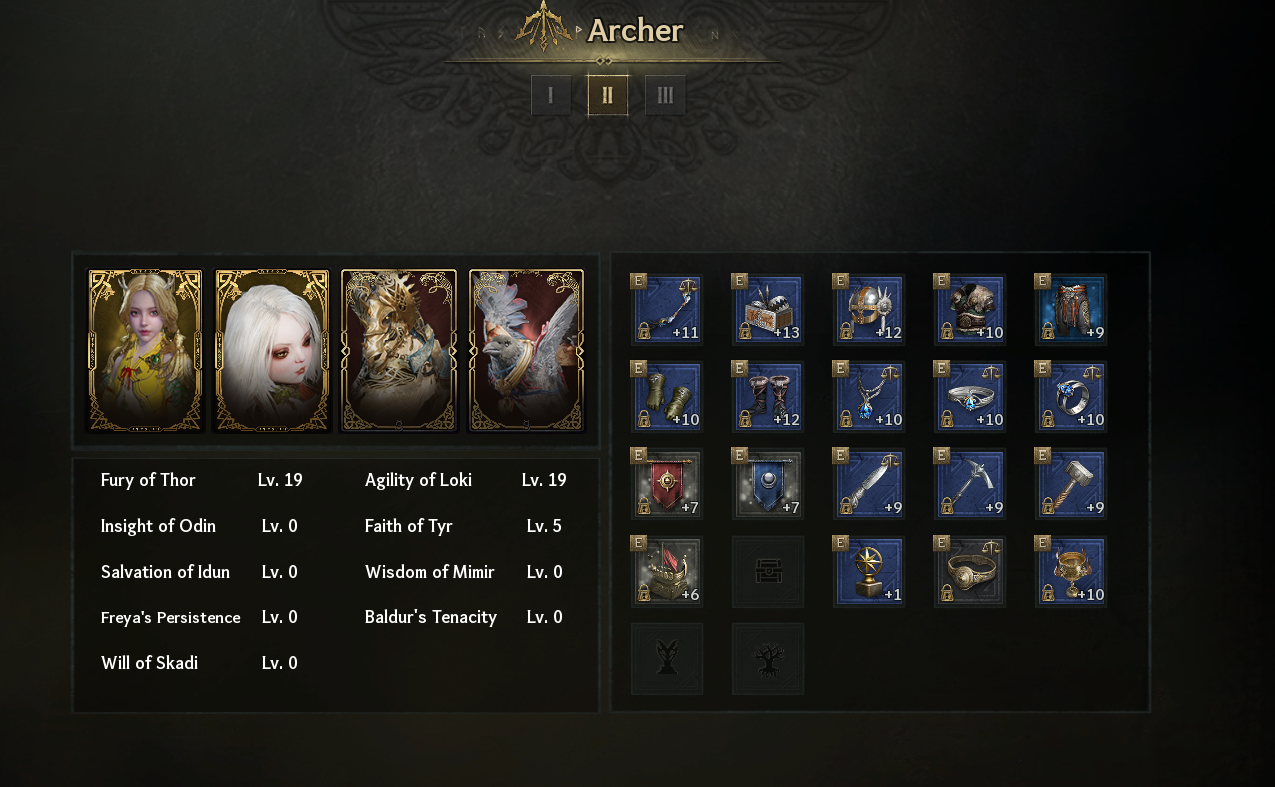
Task: Click the +13 quiver chest slot
Action: point(768,310)
